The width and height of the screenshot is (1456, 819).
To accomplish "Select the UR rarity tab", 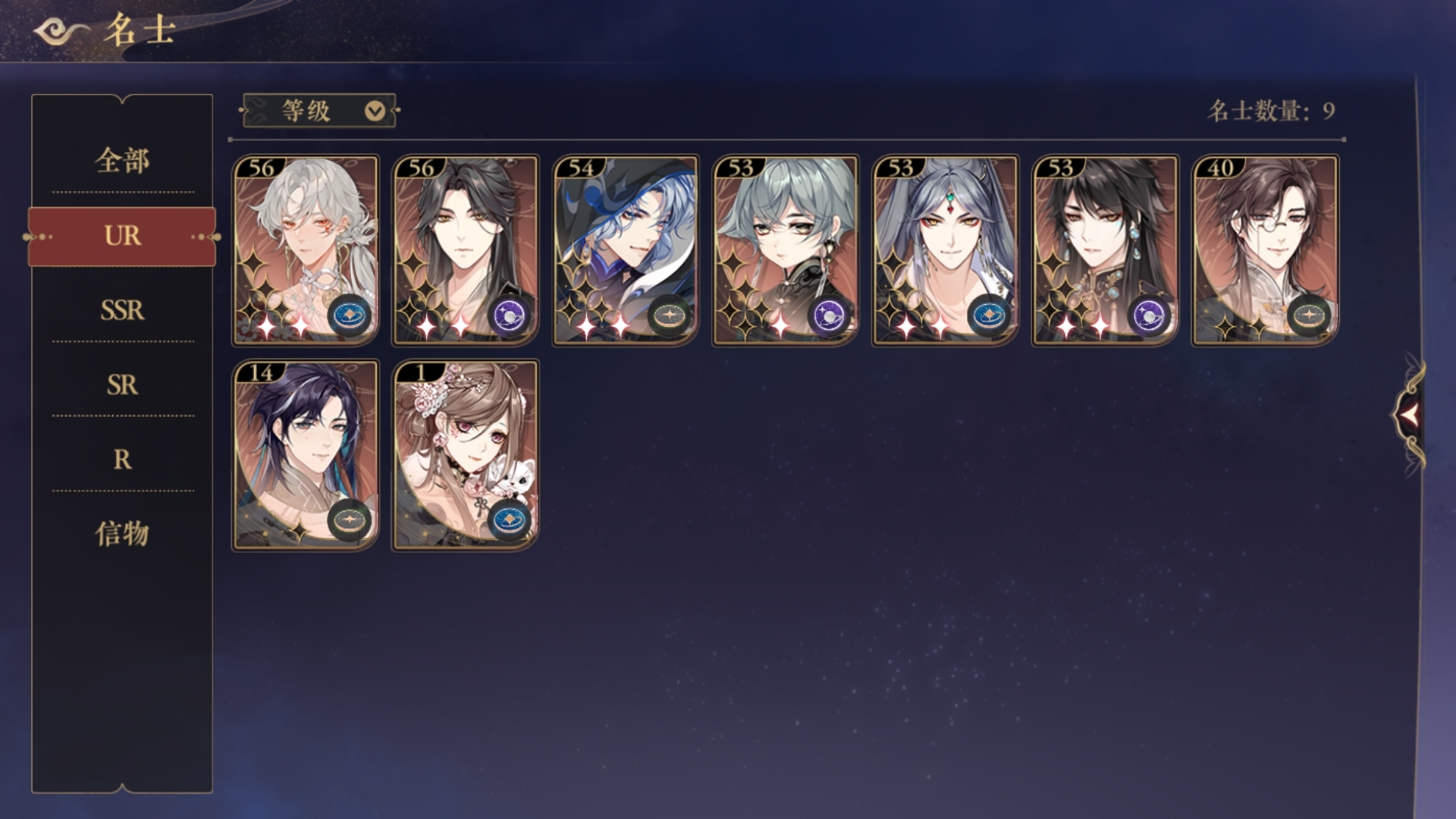I will [122, 236].
